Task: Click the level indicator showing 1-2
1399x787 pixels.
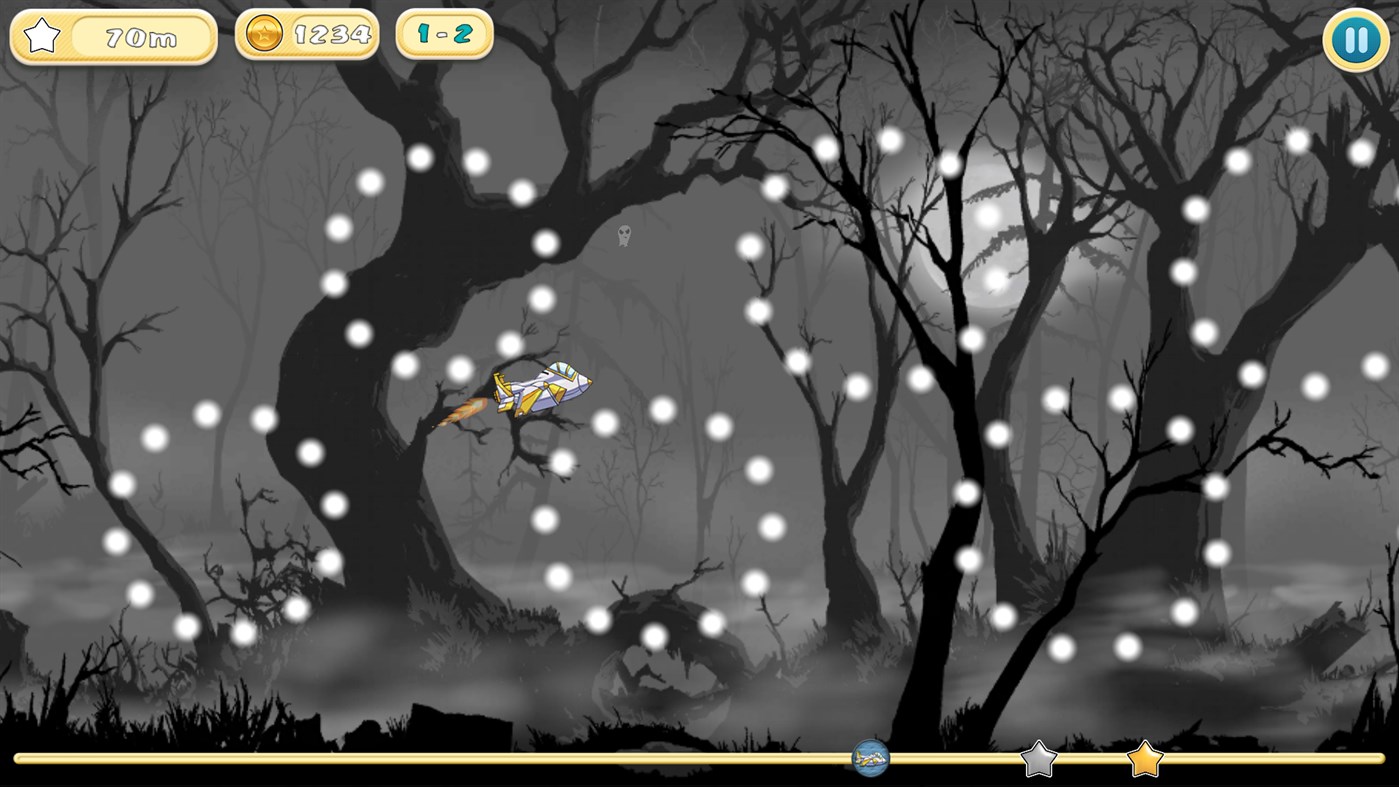Action: (x=443, y=33)
